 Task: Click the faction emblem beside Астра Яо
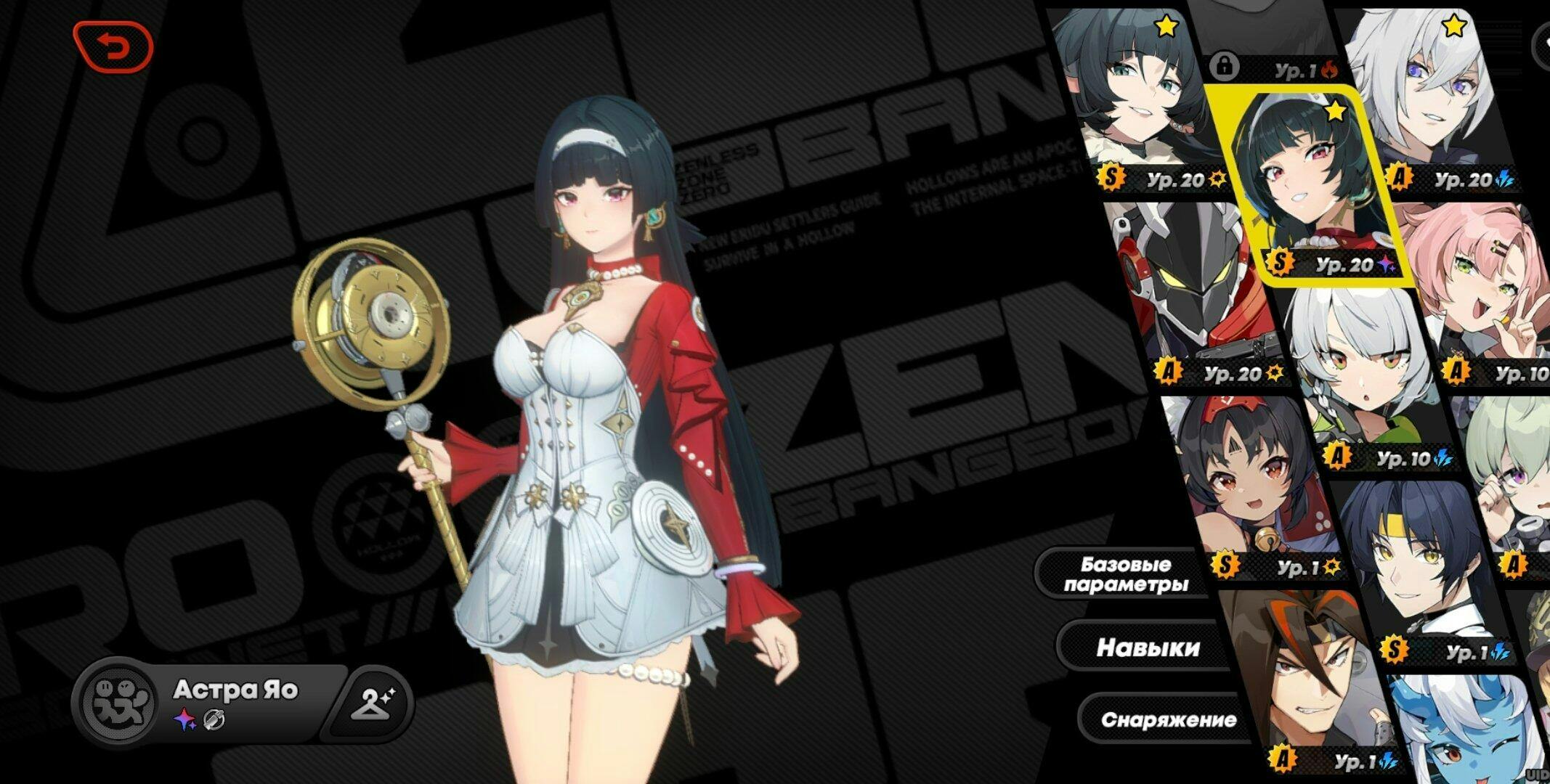(x=118, y=703)
